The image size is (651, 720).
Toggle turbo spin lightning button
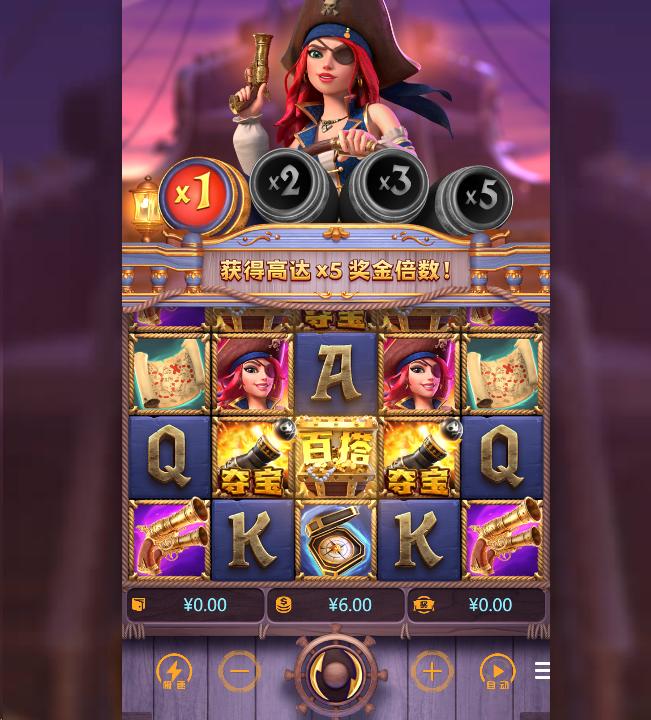click(174, 672)
